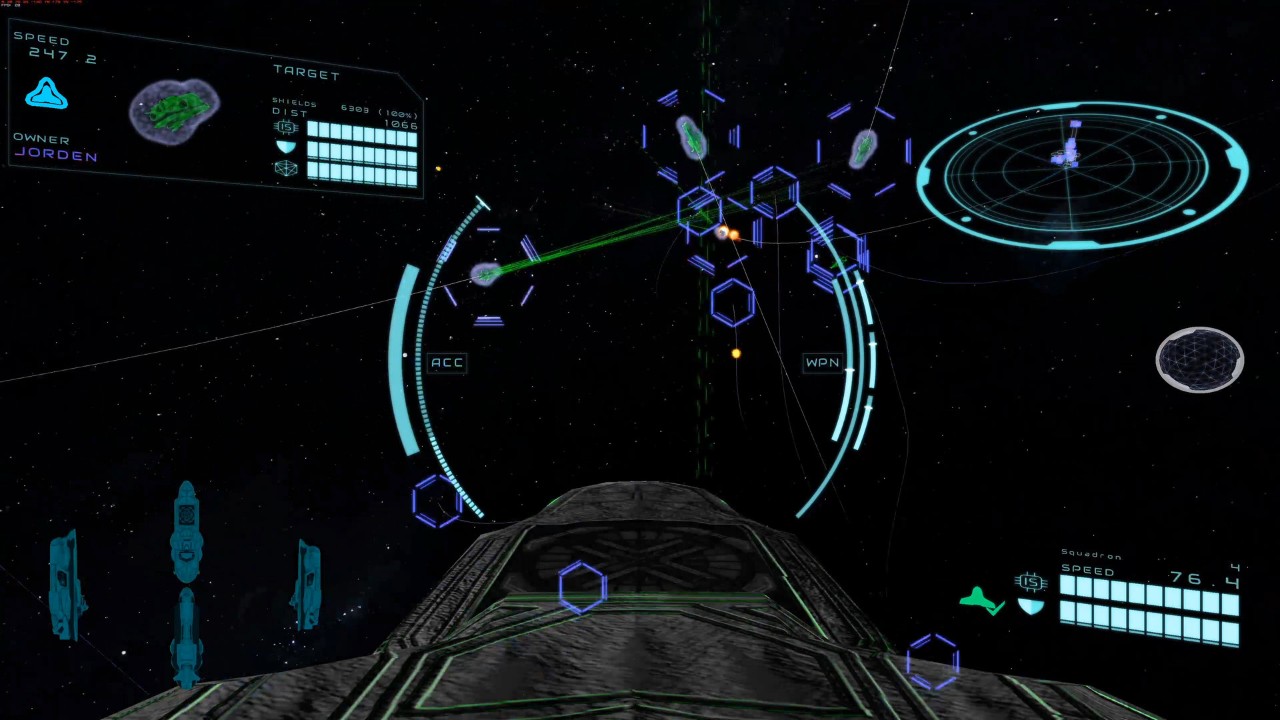Click the blue ship icon under SPEED
The image size is (1280, 720).
coord(46,94)
